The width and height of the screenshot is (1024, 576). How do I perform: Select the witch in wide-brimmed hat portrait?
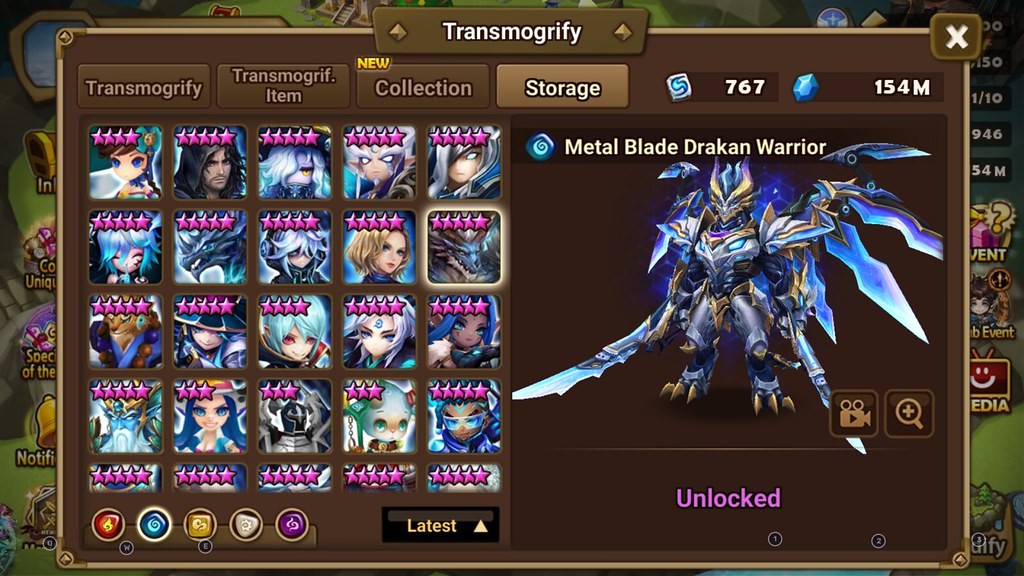coord(210,332)
